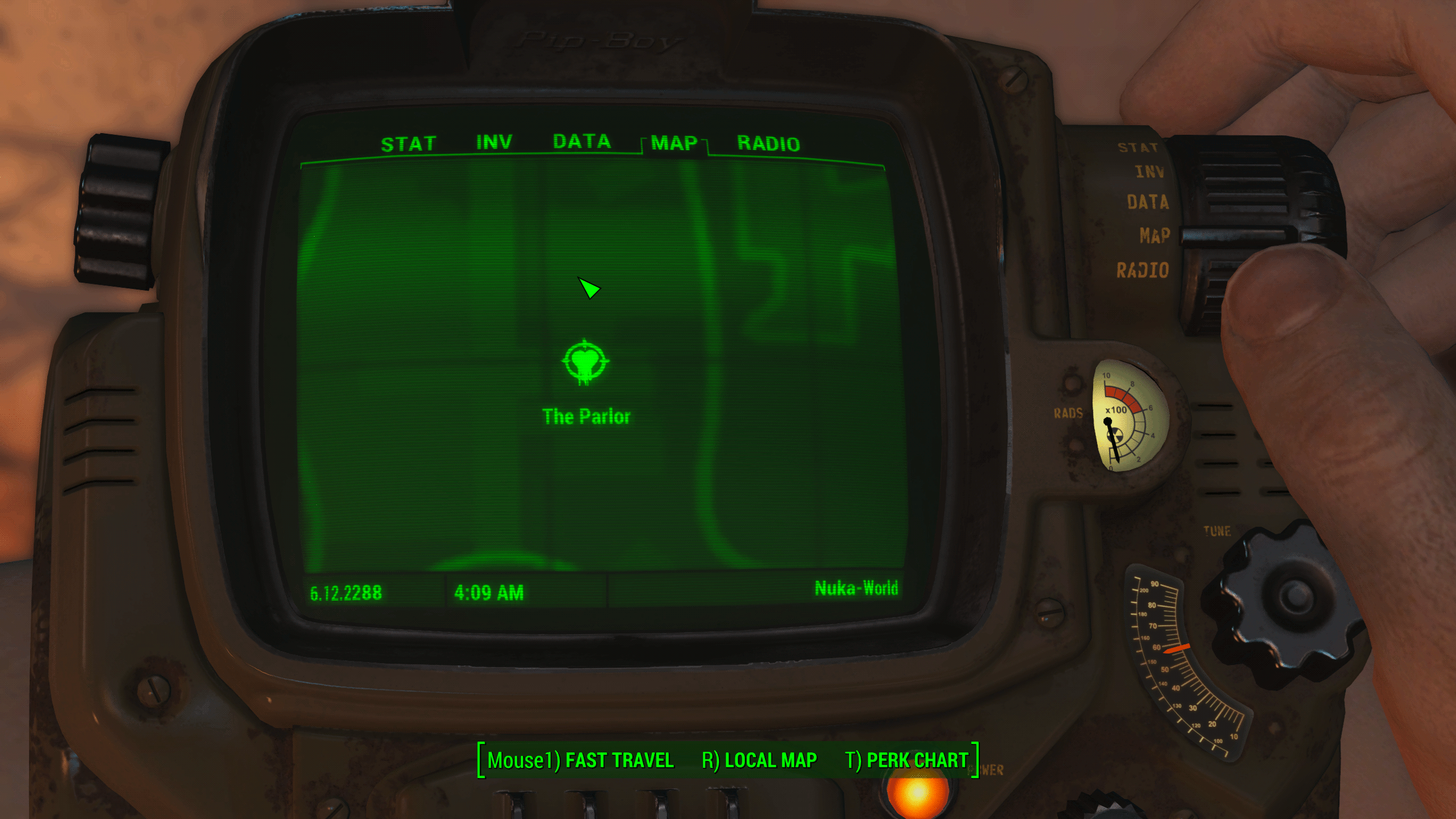The image size is (1456, 819).
Task: Open the INV tab
Action: pyautogui.click(x=494, y=142)
